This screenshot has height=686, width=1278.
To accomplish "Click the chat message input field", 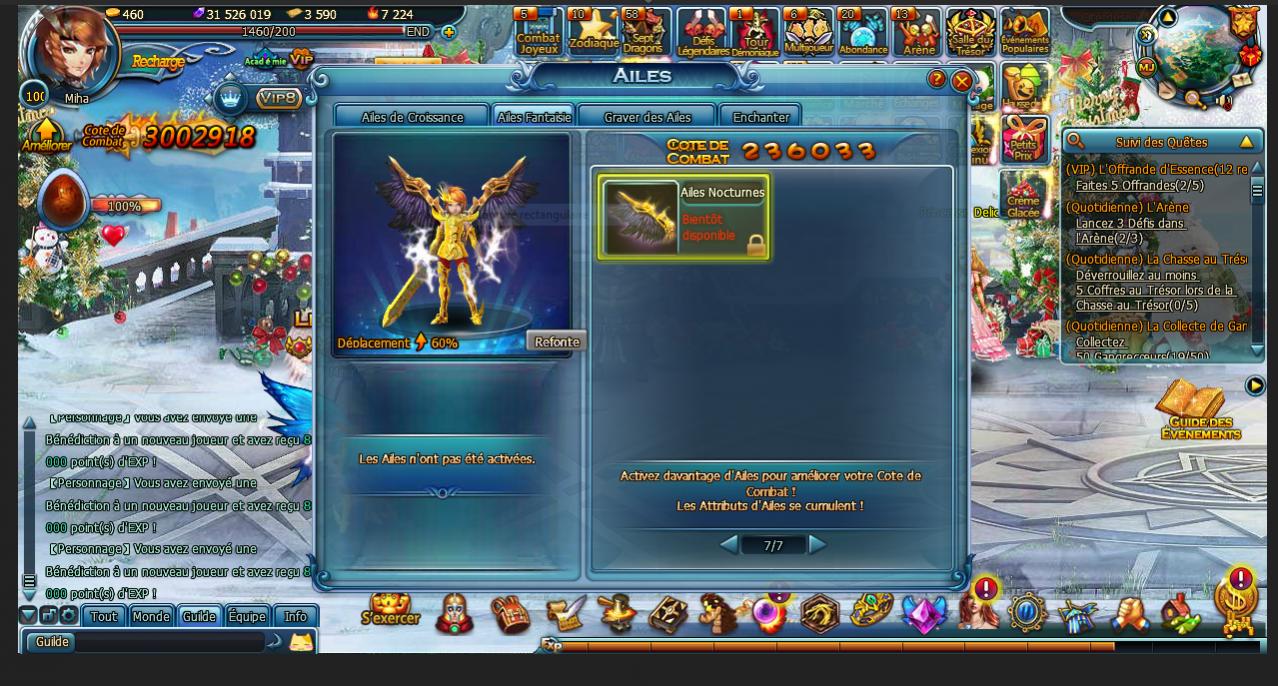I will tap(170, 642).
